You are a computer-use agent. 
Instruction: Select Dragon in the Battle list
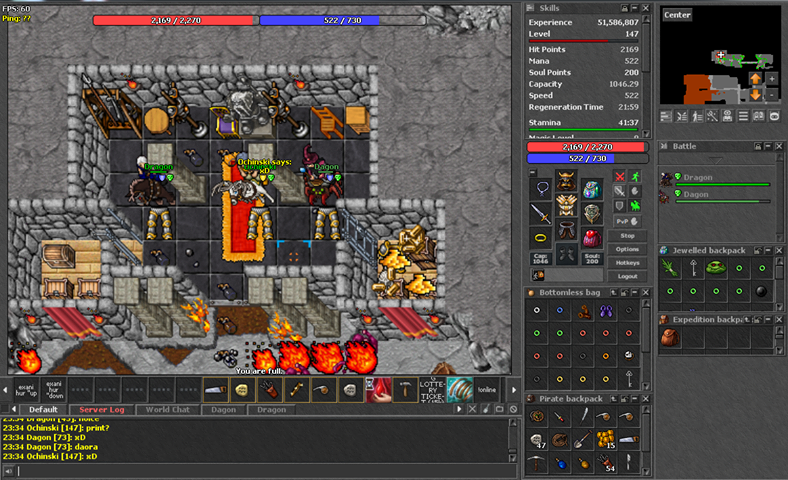point(716,178)
